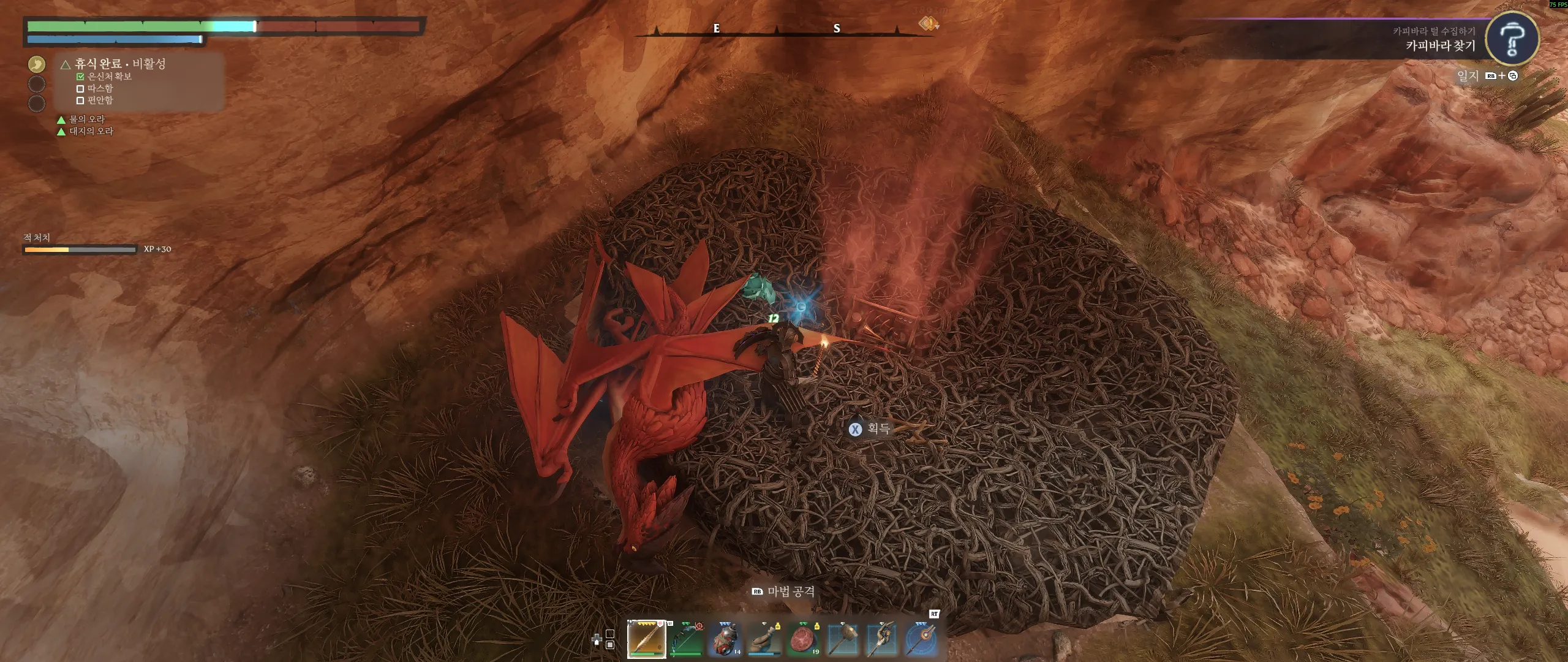Equip the orb-tipped wand slot
The image size is (1568, 662).
point(921,639)
